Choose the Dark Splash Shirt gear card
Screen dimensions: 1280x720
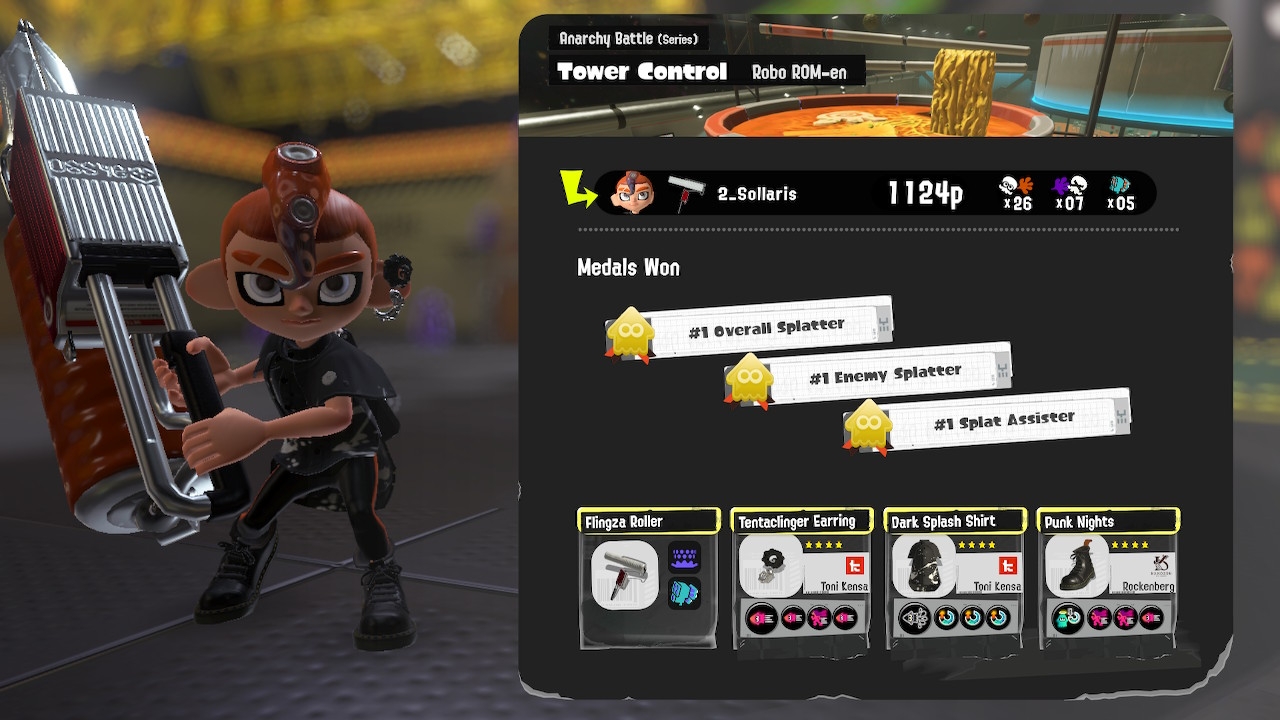pos(955,577)
